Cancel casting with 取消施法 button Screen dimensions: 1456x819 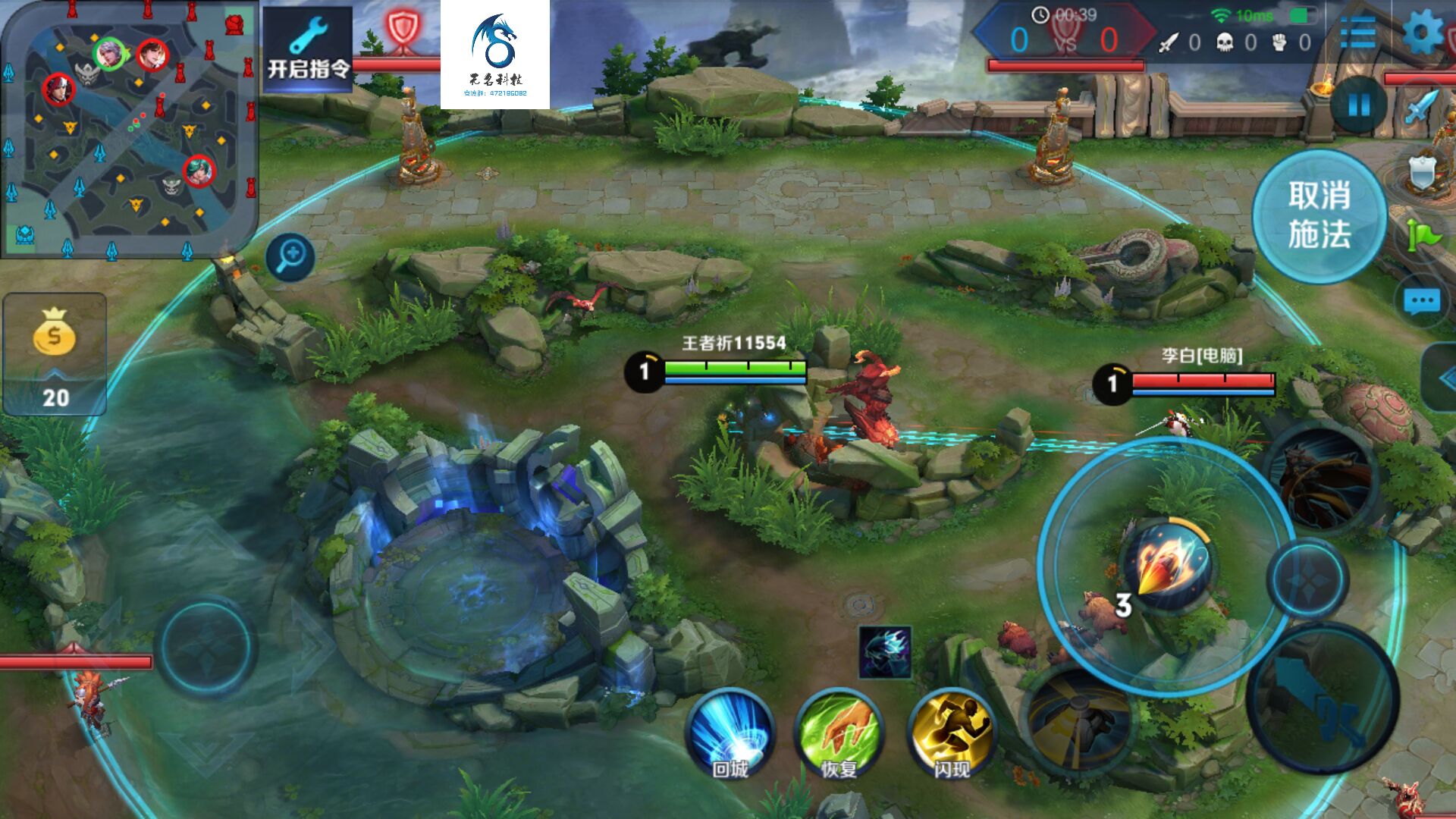coord(1319,216)
